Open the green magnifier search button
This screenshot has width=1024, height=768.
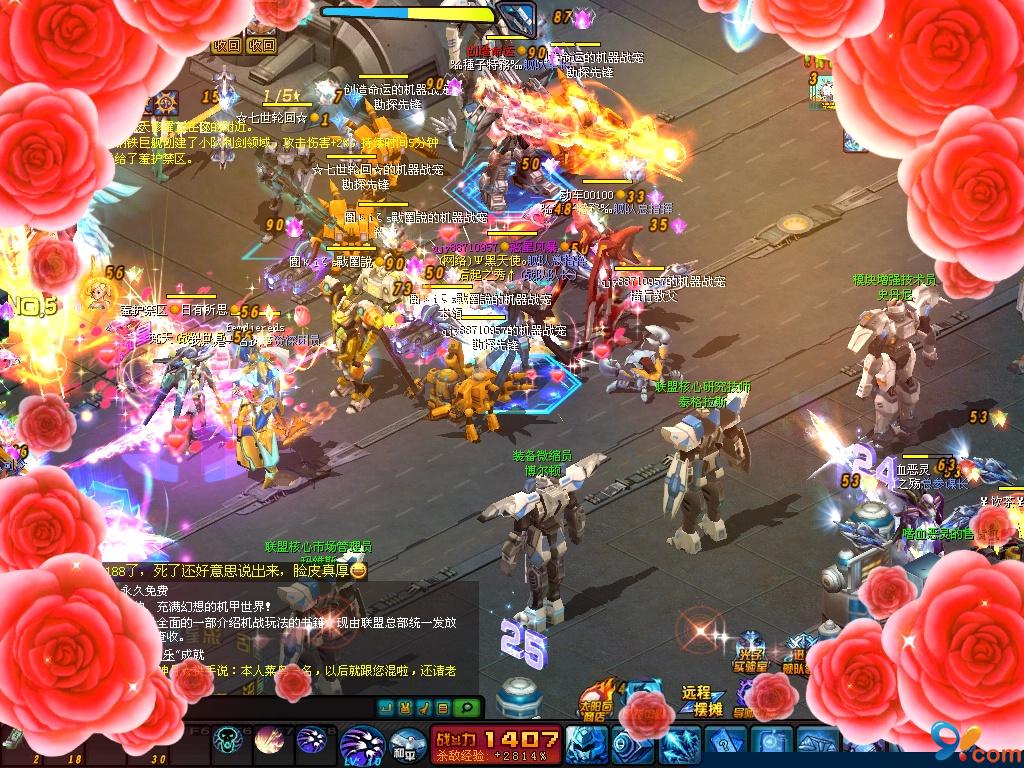[x=465, y=708]
